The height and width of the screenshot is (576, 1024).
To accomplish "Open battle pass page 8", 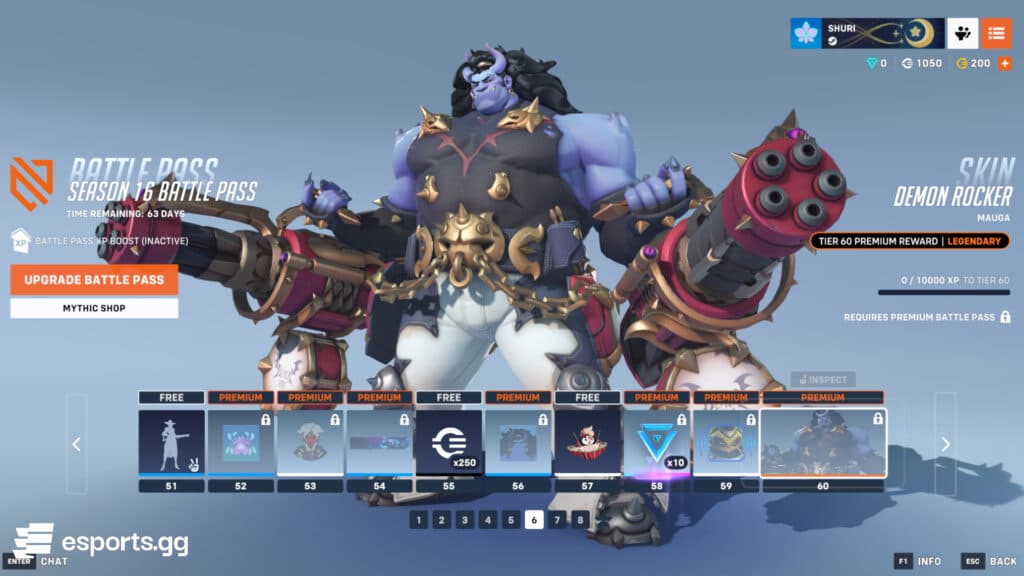I will [580, 520].
